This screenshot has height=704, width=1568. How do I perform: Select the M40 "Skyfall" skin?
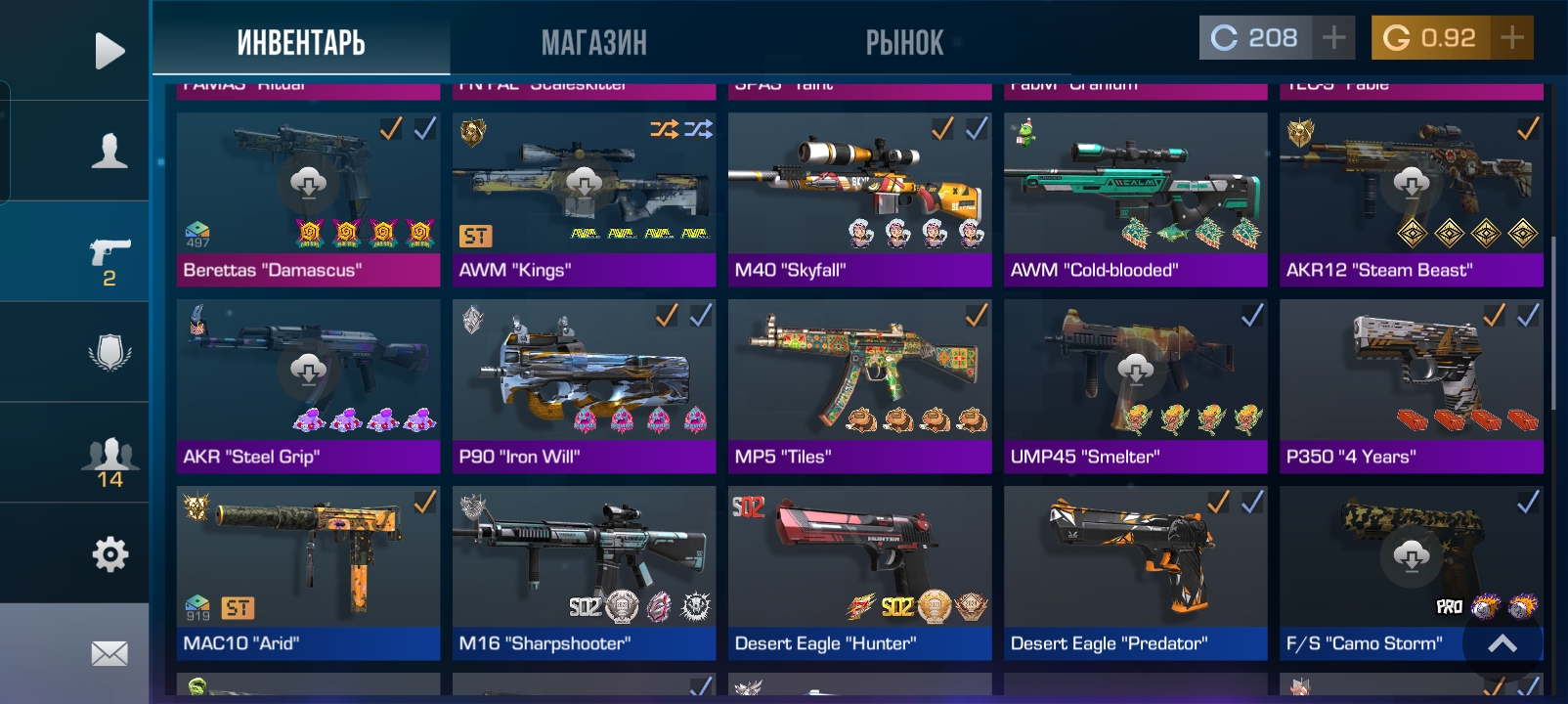pos(859,199)
